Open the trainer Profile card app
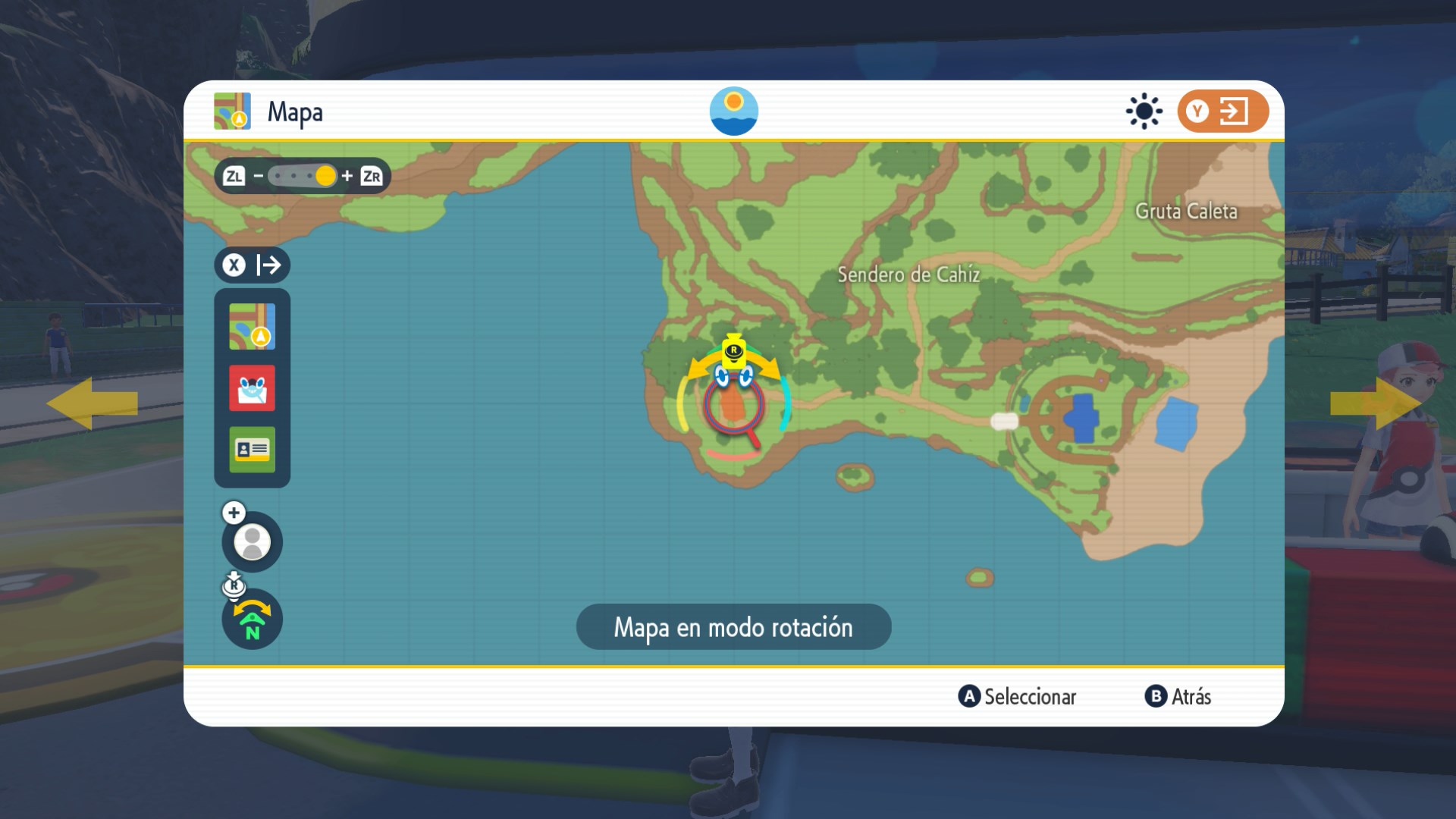The width and height of the screenshot is (1456, 819). [252, 450]
